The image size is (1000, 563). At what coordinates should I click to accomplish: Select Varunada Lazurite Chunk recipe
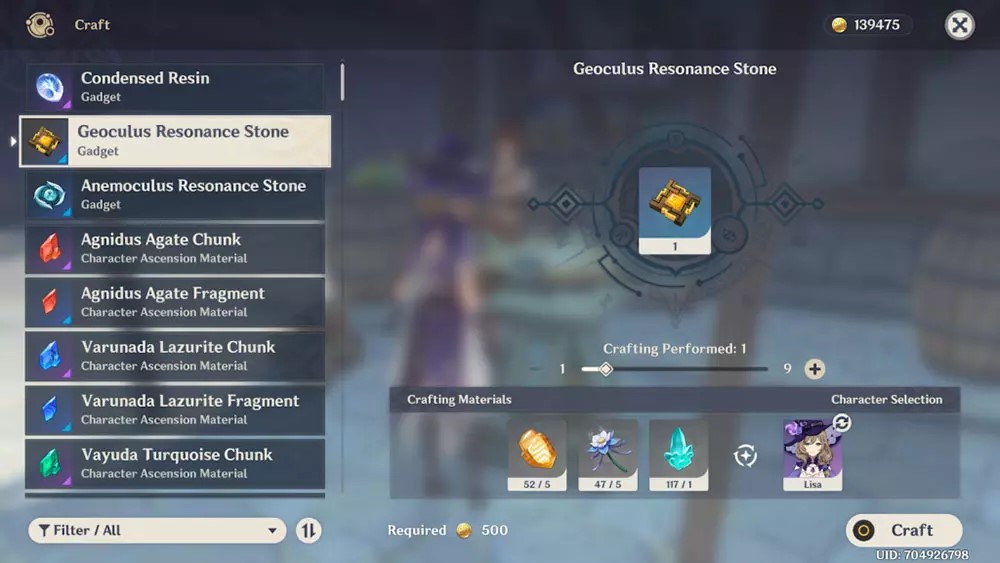click(175, 356)
